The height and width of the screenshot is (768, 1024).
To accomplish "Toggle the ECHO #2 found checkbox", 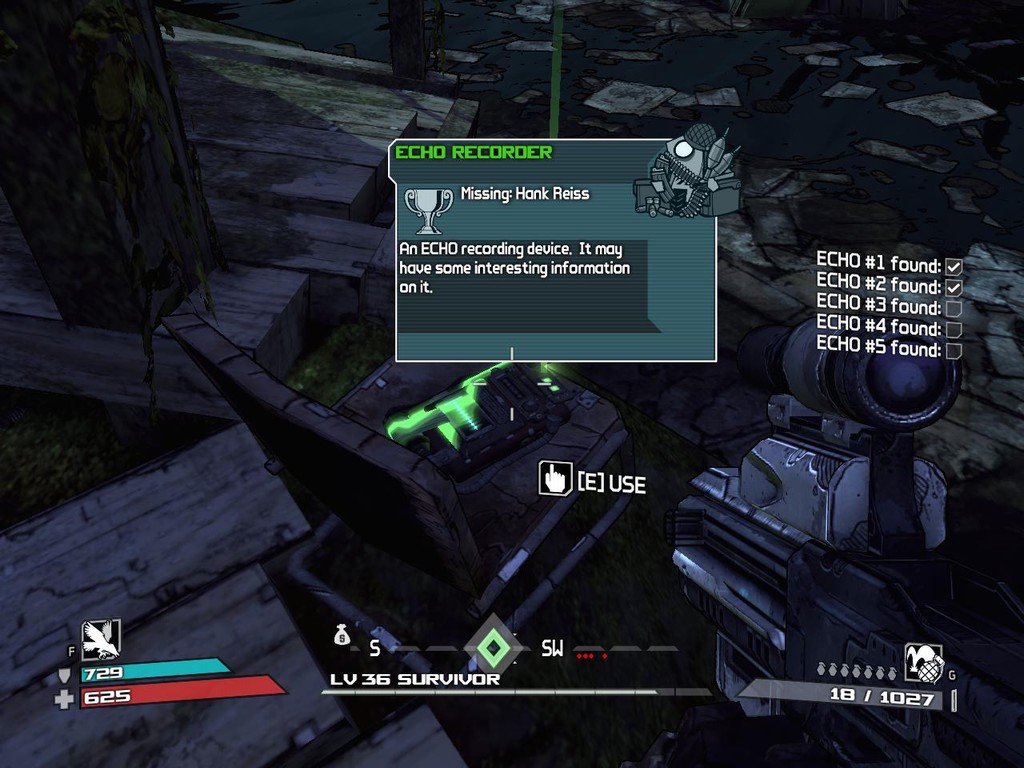I will click(953, 288).
